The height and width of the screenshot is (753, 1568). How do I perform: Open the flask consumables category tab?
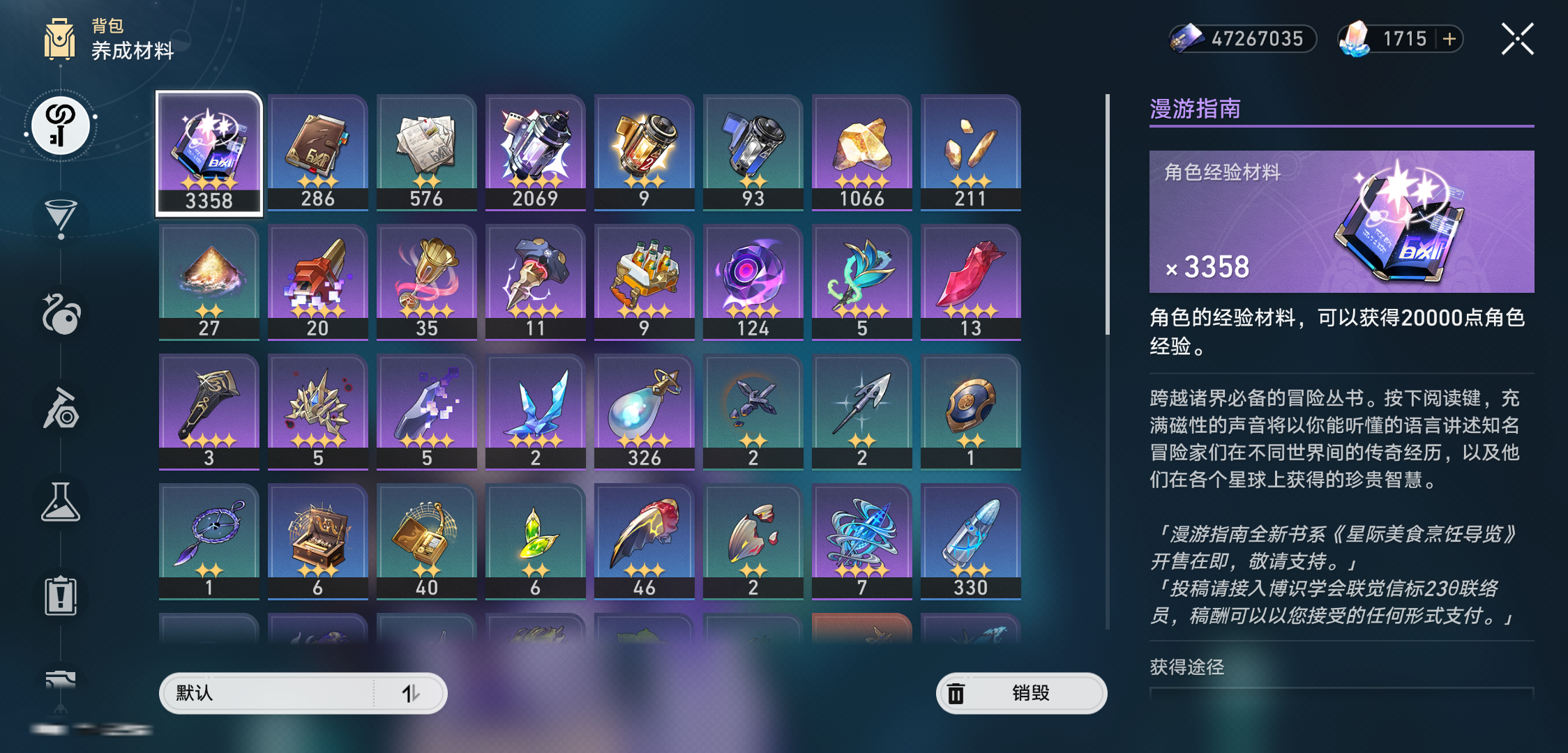pyautogui.click(x=61, y=502)
